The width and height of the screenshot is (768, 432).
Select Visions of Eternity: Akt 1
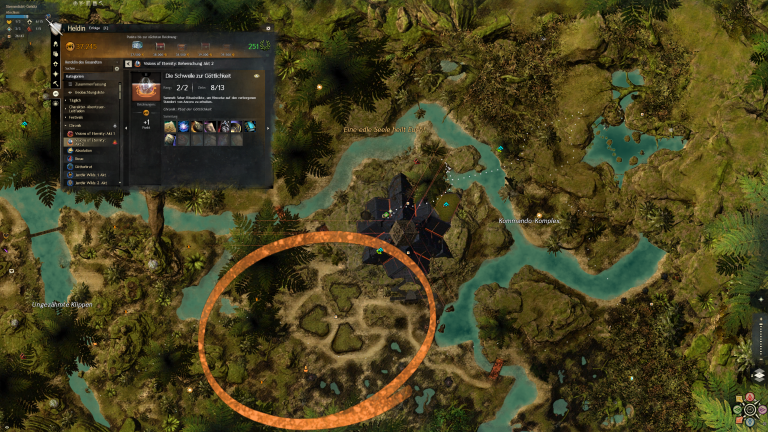tap(96, 133)
